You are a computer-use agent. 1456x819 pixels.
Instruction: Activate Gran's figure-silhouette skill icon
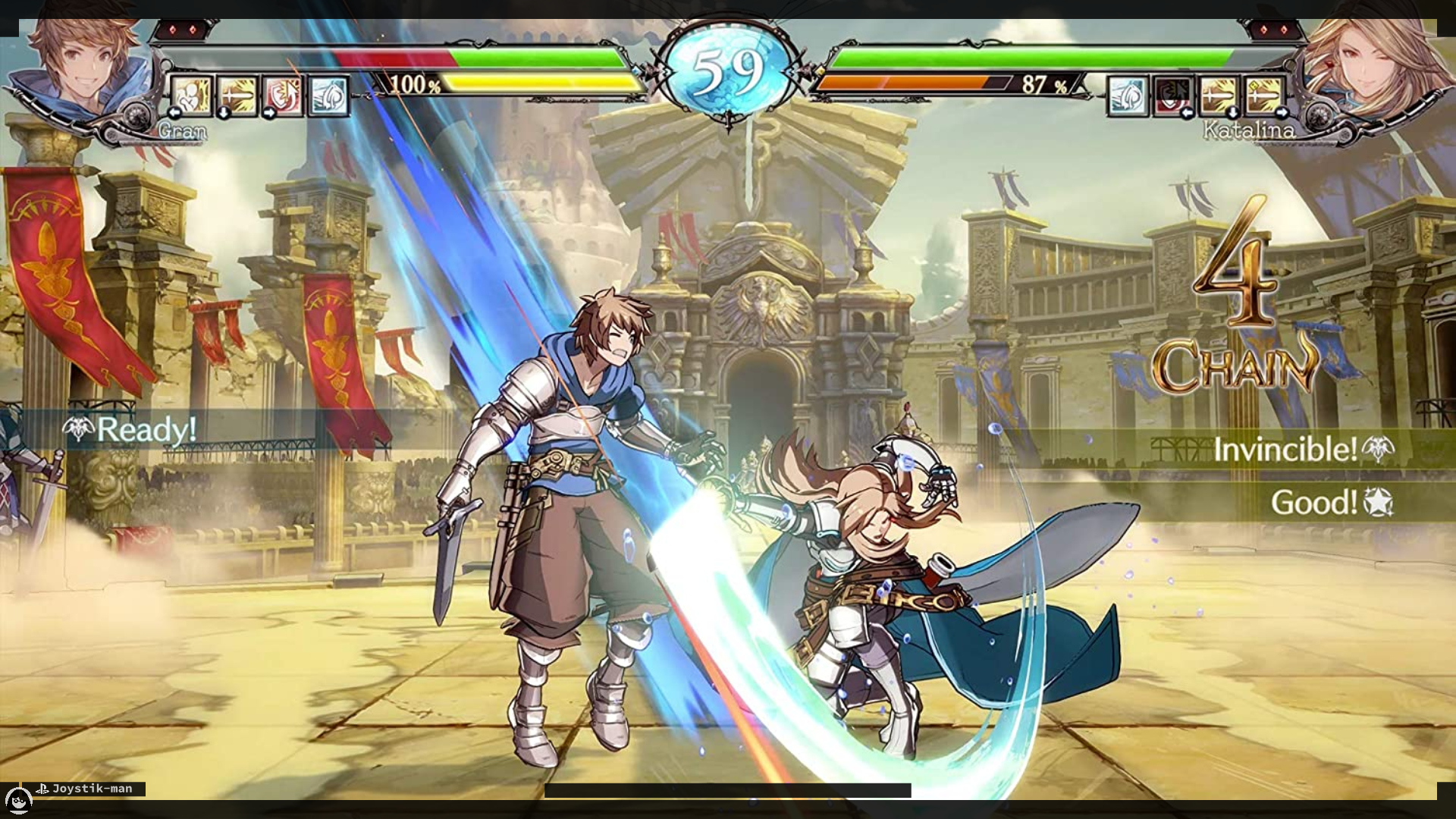191,96
